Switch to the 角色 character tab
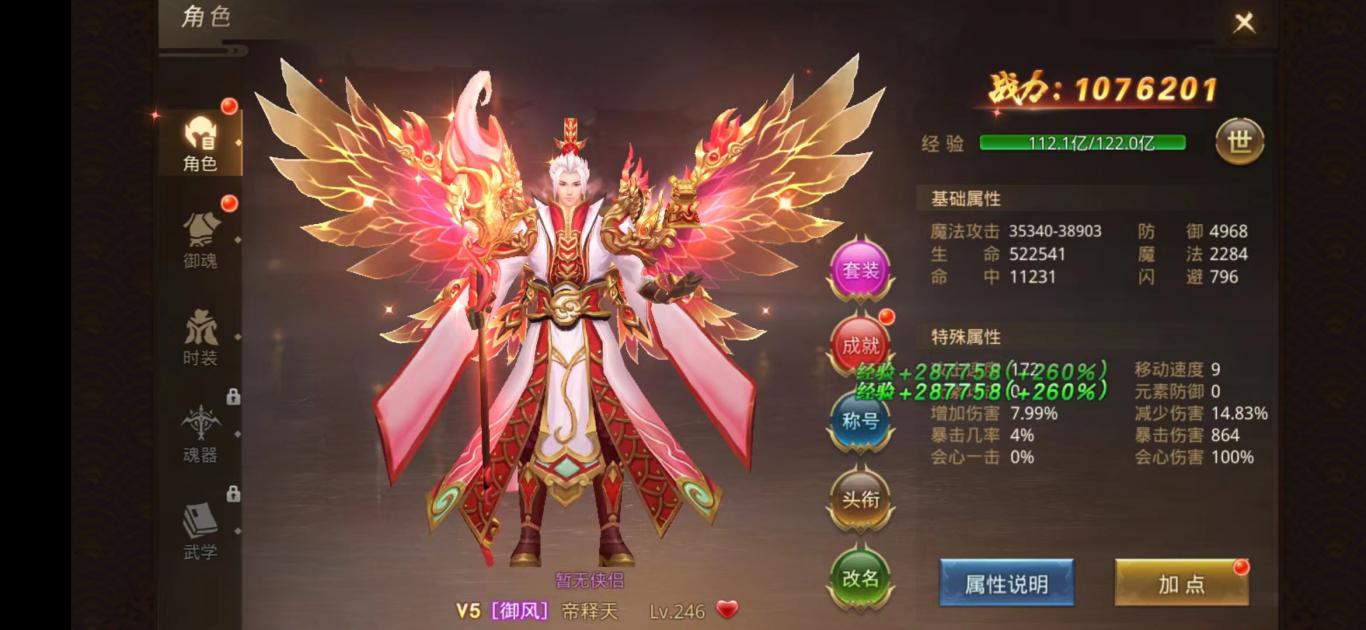This screenshot has height=630, width=1366. pos(200,140)
